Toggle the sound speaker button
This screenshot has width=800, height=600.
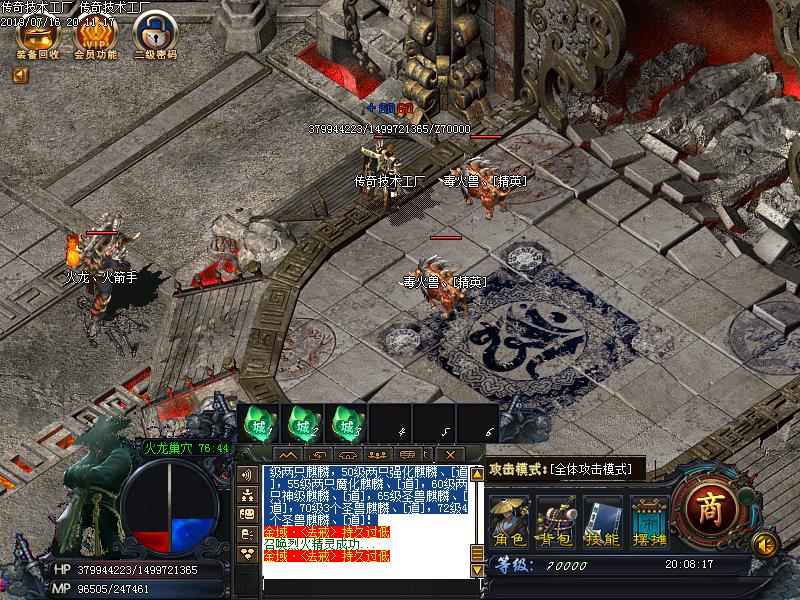pos(764,544)
